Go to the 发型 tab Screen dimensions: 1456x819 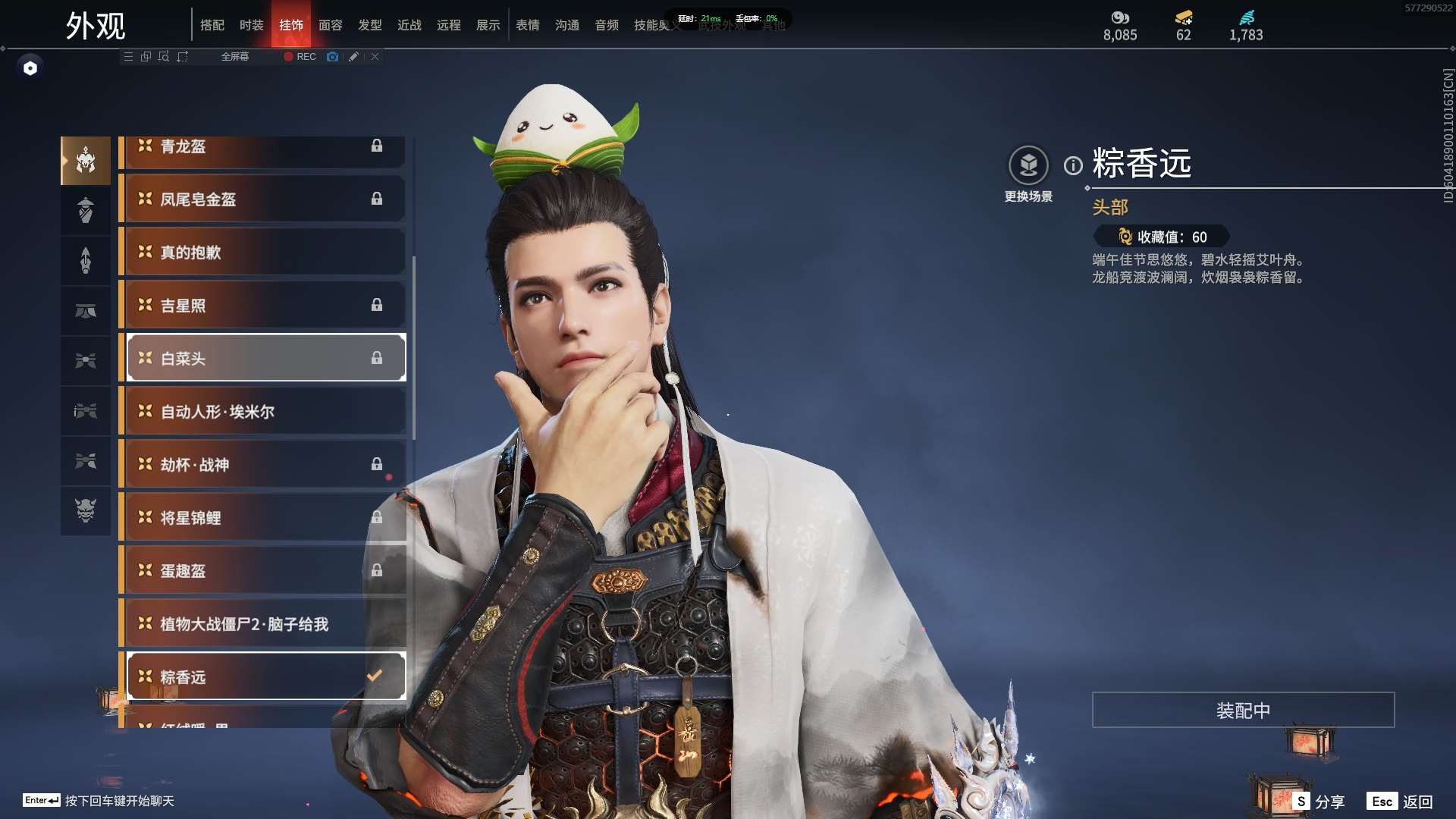(370, 25)
